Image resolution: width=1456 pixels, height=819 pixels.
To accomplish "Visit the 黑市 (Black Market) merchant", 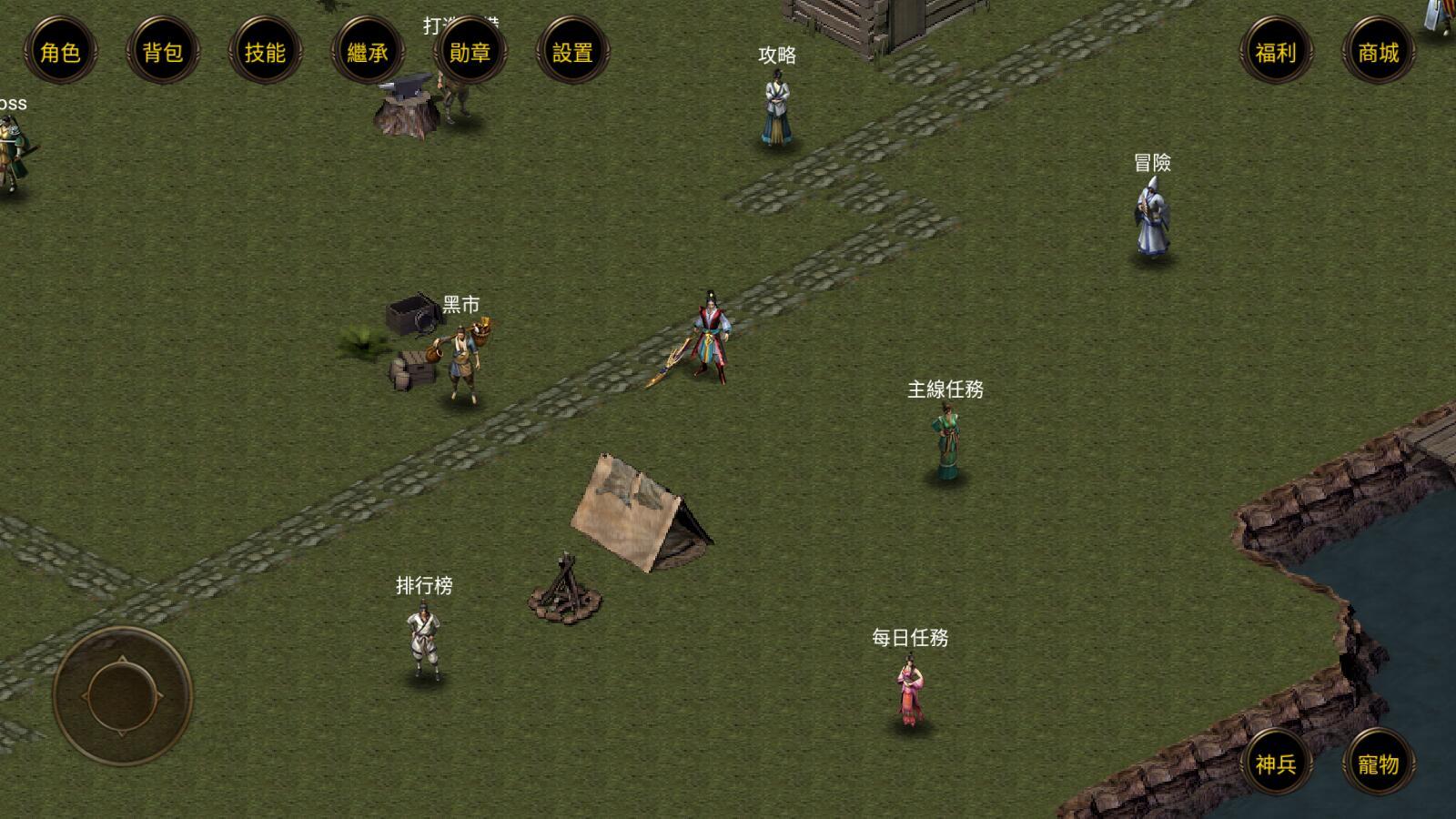I will [x=462, y=359].
